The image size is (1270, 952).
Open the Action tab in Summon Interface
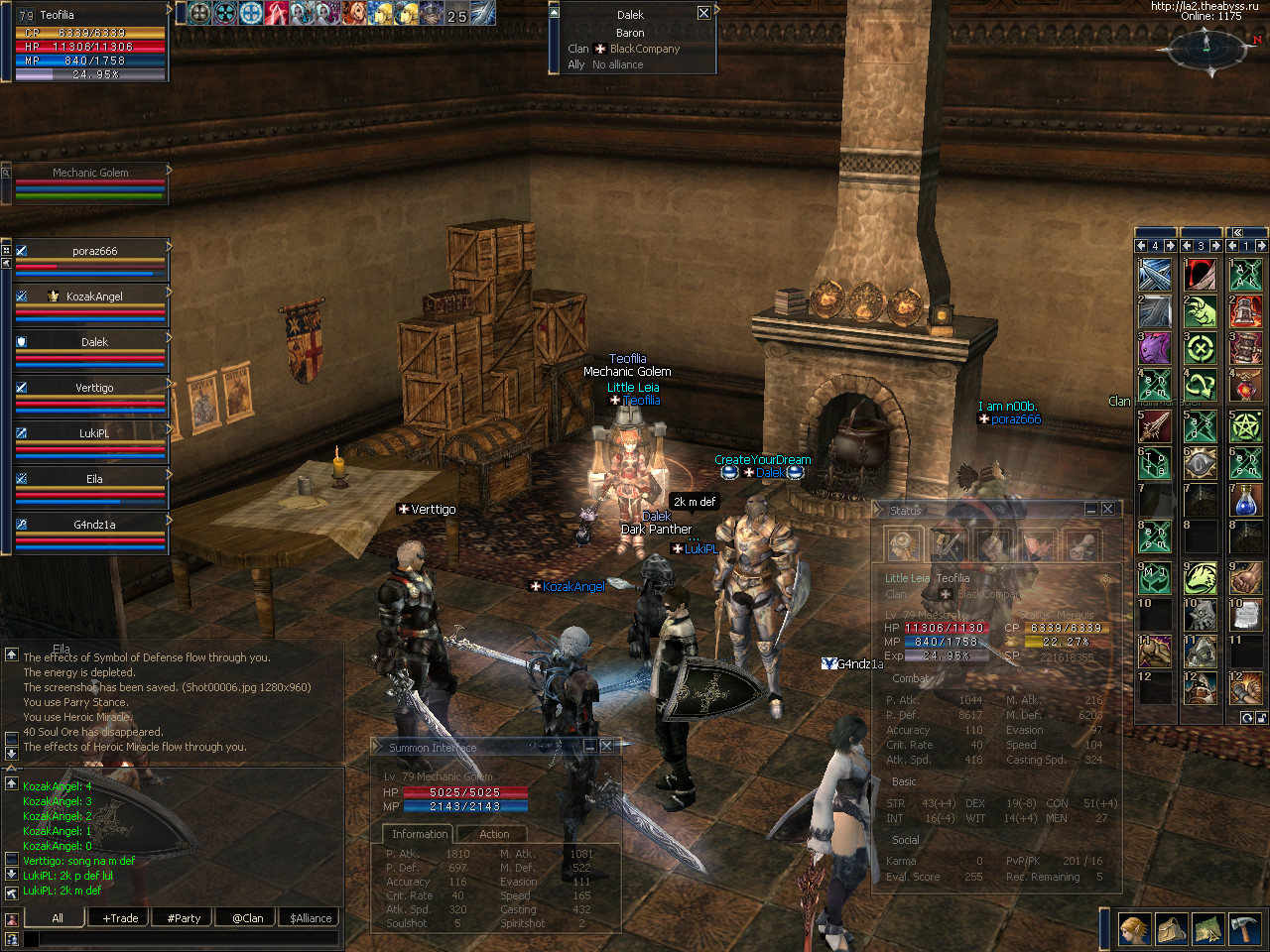(494, 834)
